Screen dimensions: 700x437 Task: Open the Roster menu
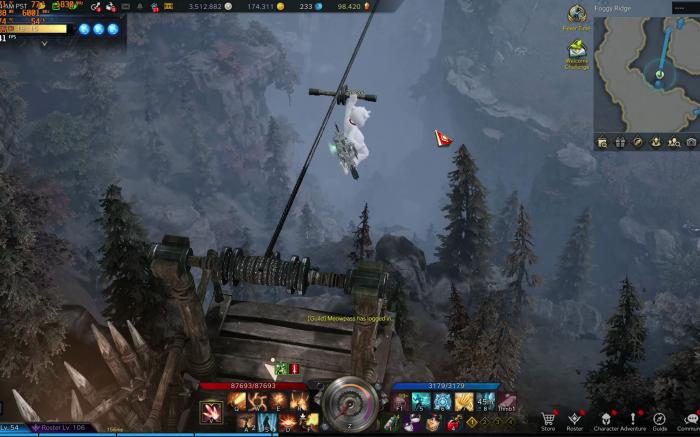point(574,419)
